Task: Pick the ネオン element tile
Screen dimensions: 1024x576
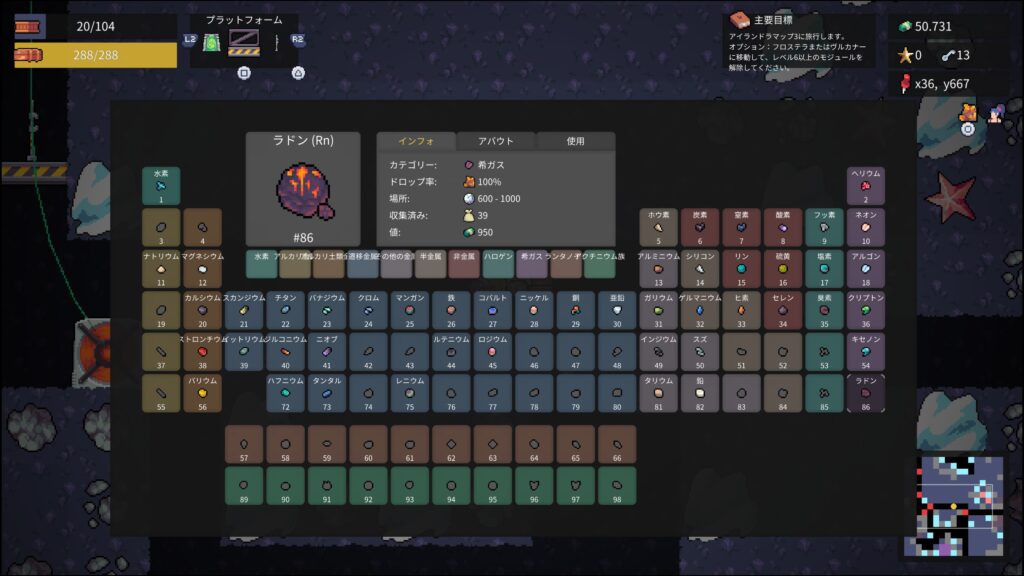Action: 866,227
